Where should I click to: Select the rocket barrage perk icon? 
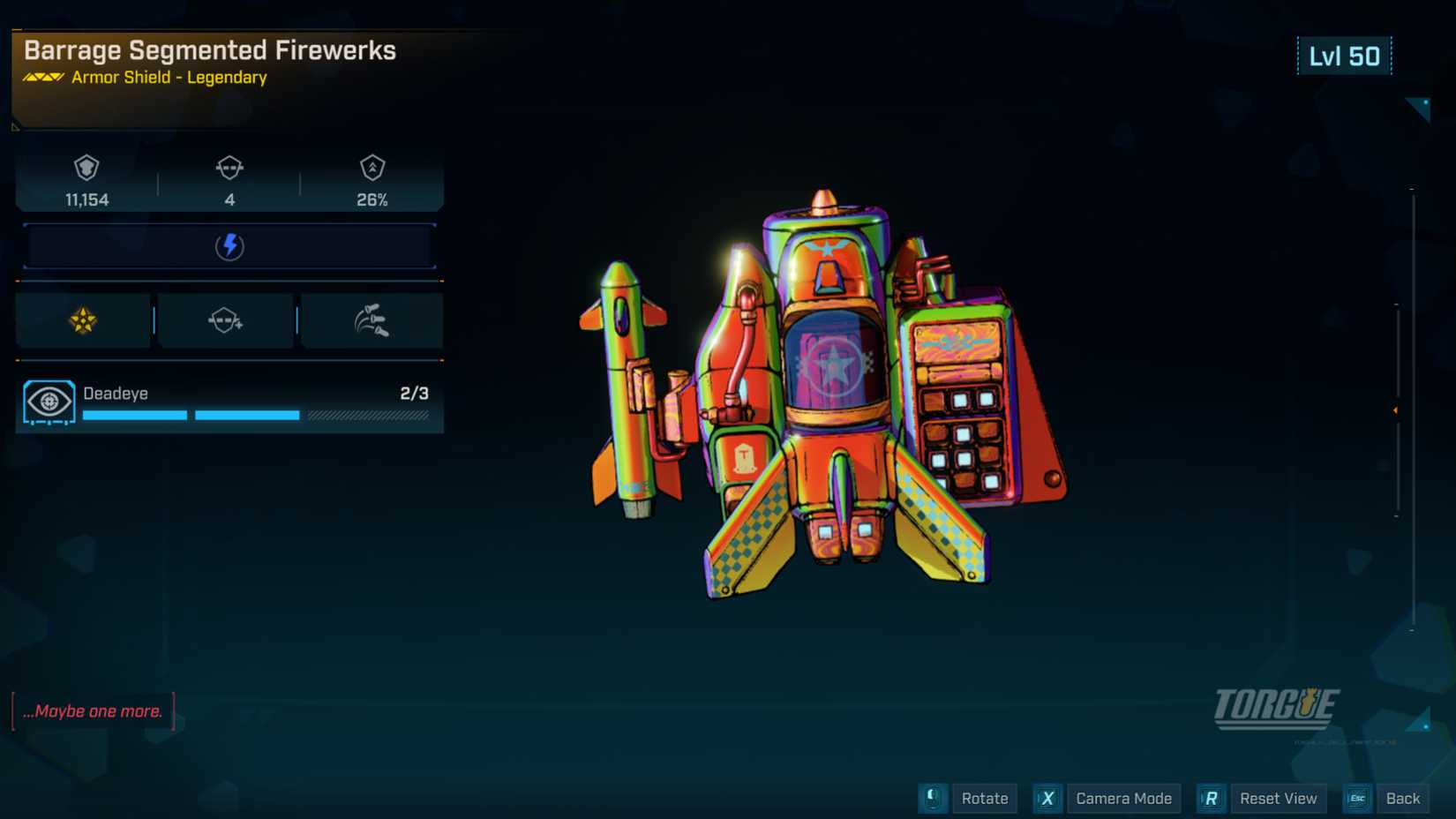coord(372,320)
